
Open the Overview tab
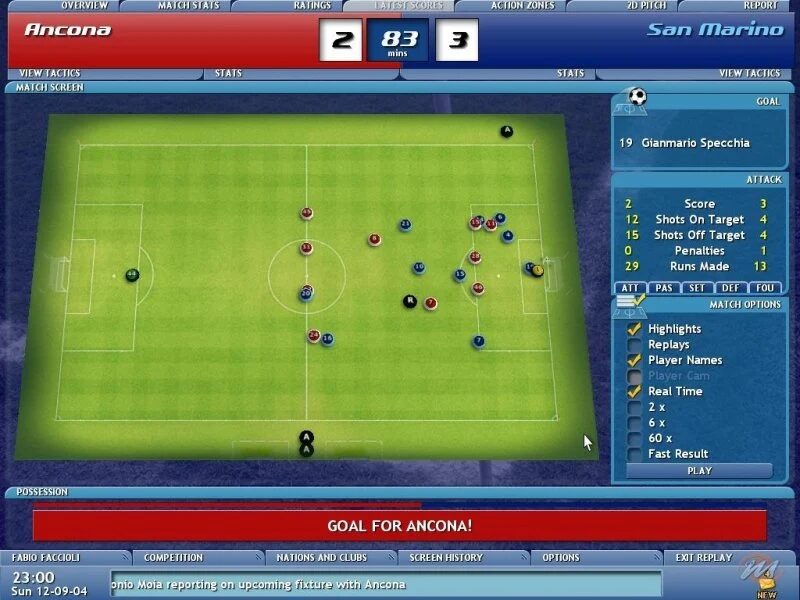pyautogui.click(x=84, y=6)
